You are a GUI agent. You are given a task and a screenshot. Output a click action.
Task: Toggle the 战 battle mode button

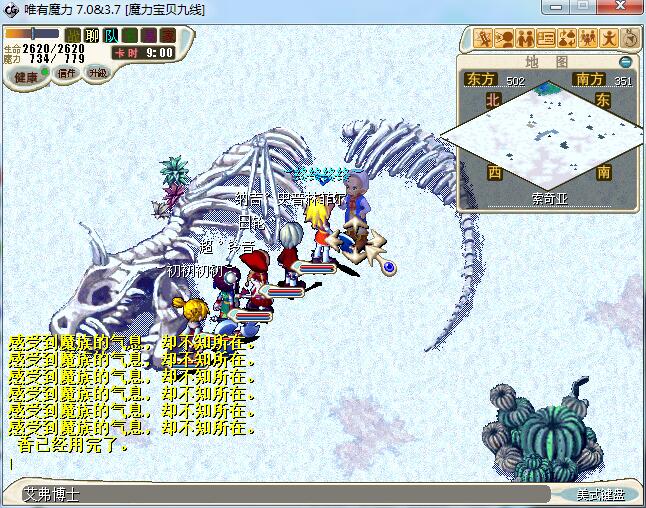click(x=74, y=36)
